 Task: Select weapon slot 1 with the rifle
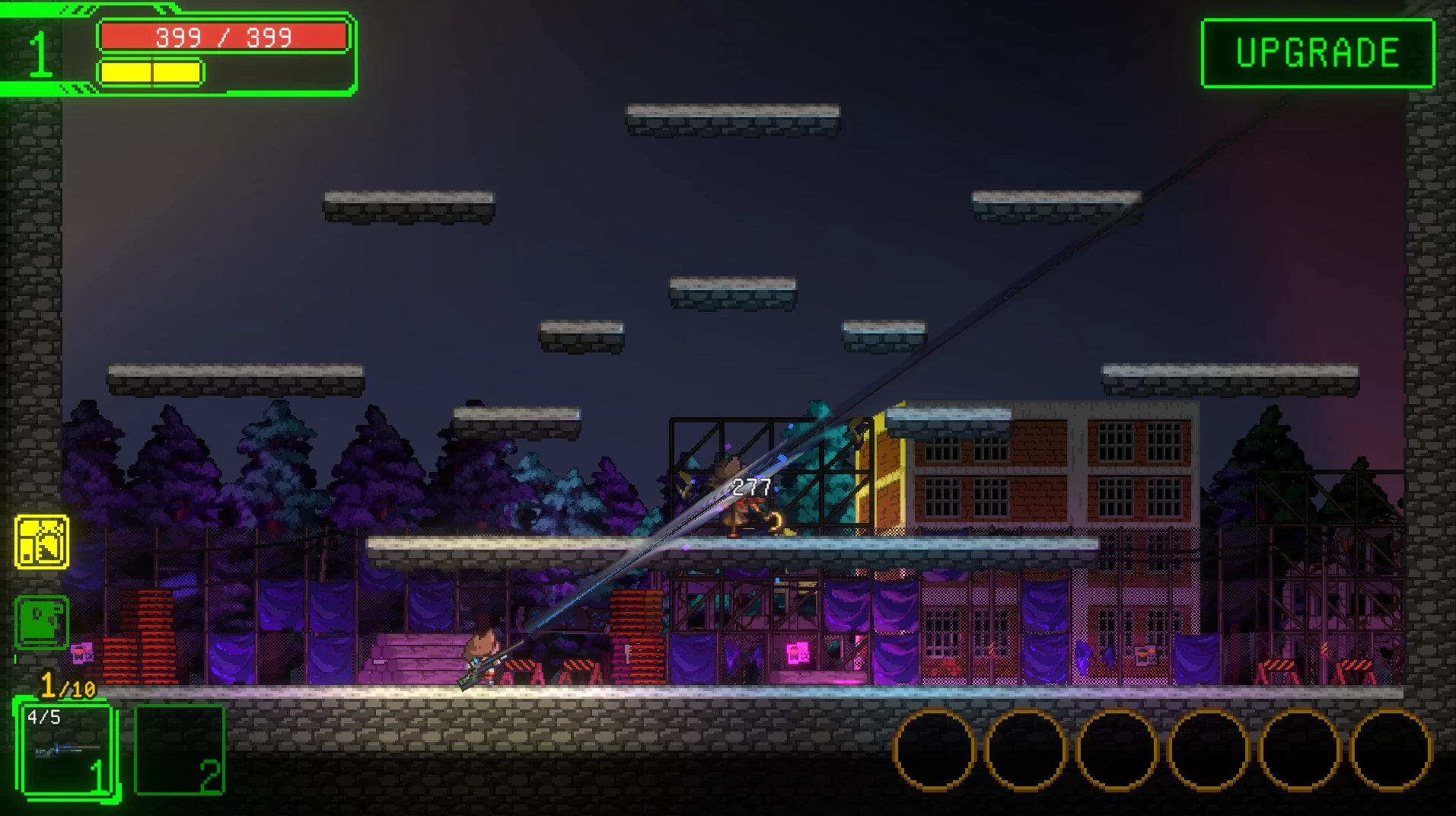pyautogui.click(x=66, y=751)
